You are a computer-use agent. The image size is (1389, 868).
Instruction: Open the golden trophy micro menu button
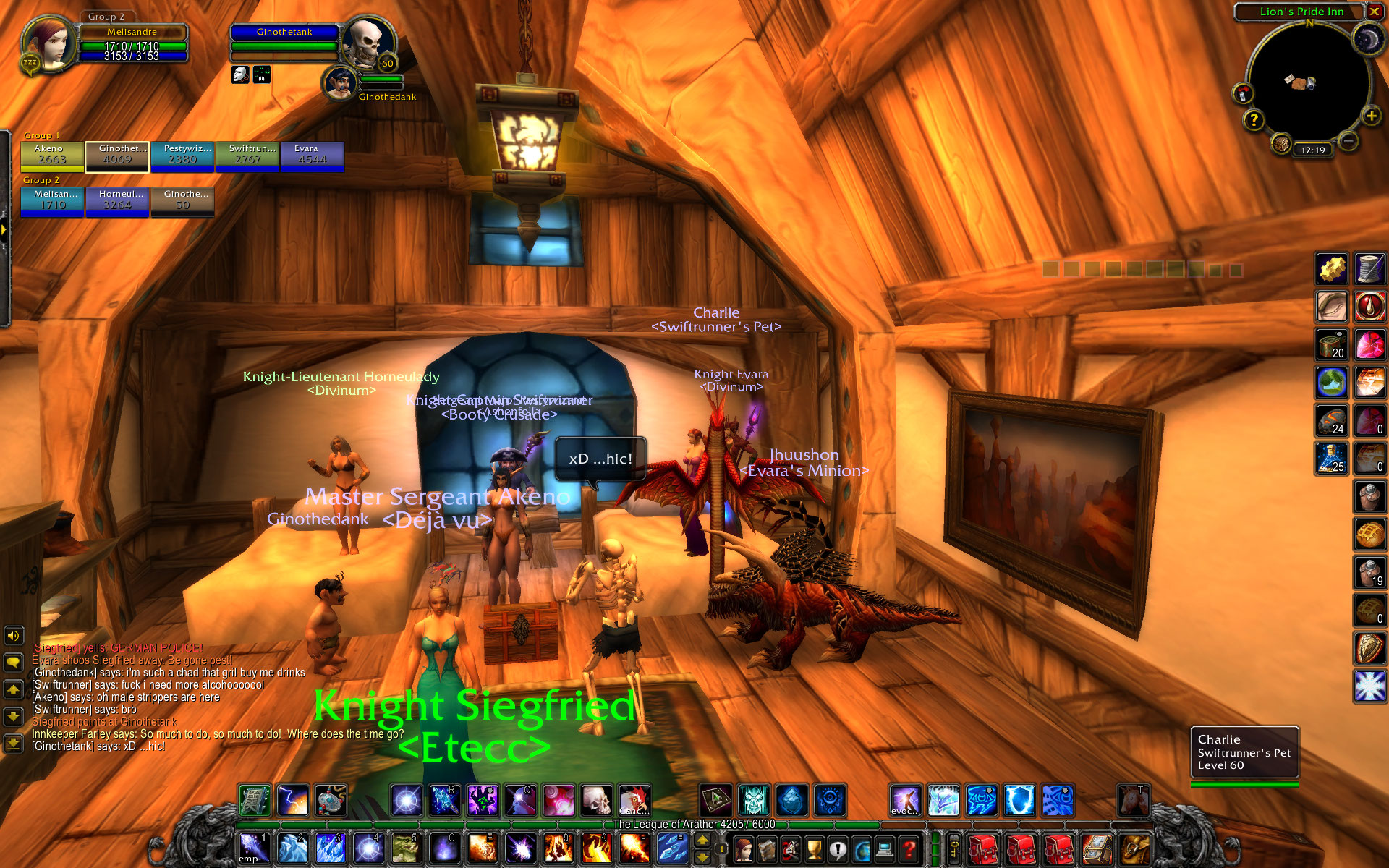pyautogui.click(x=815, y=848)
